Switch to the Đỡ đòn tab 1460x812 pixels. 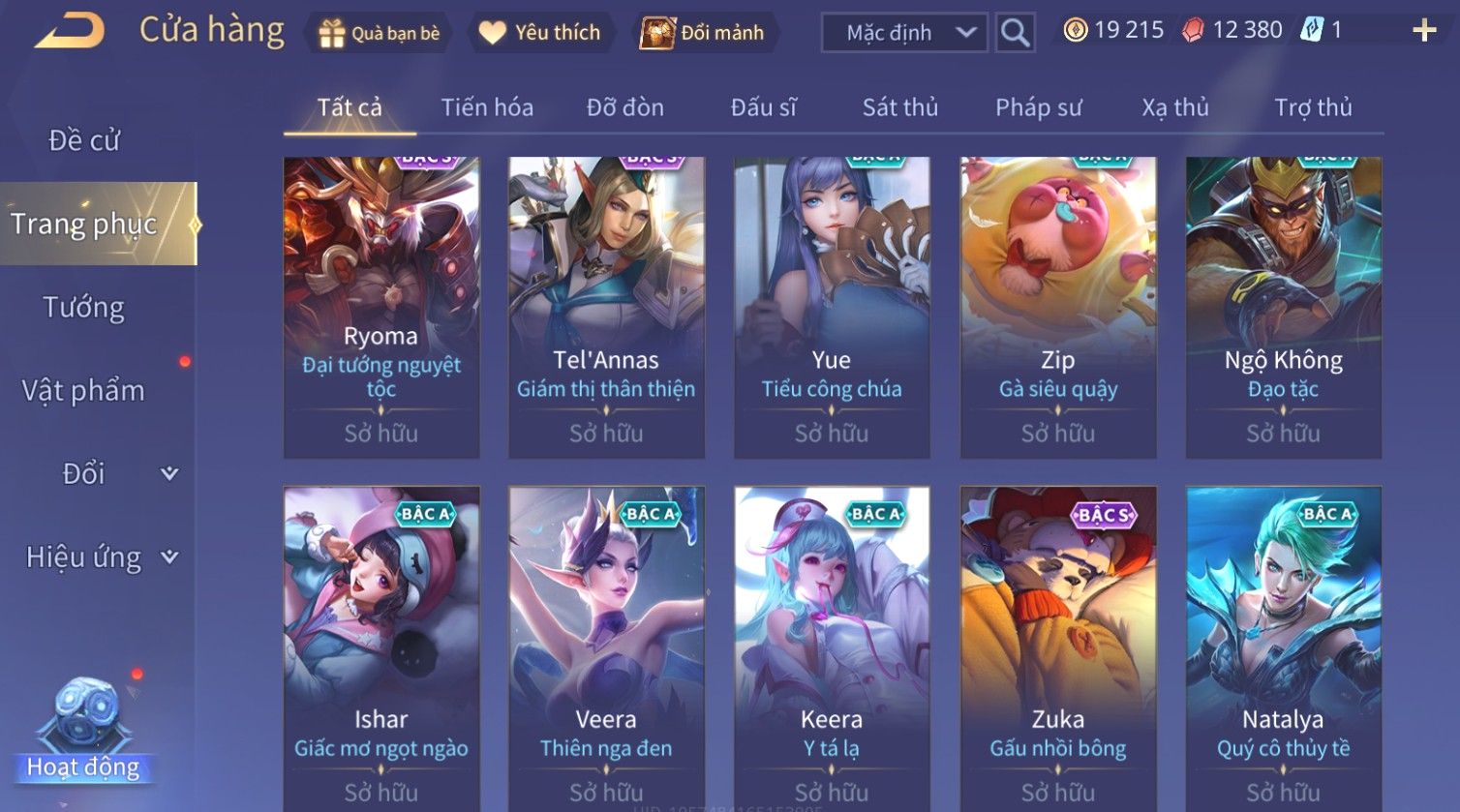(624, 107)
